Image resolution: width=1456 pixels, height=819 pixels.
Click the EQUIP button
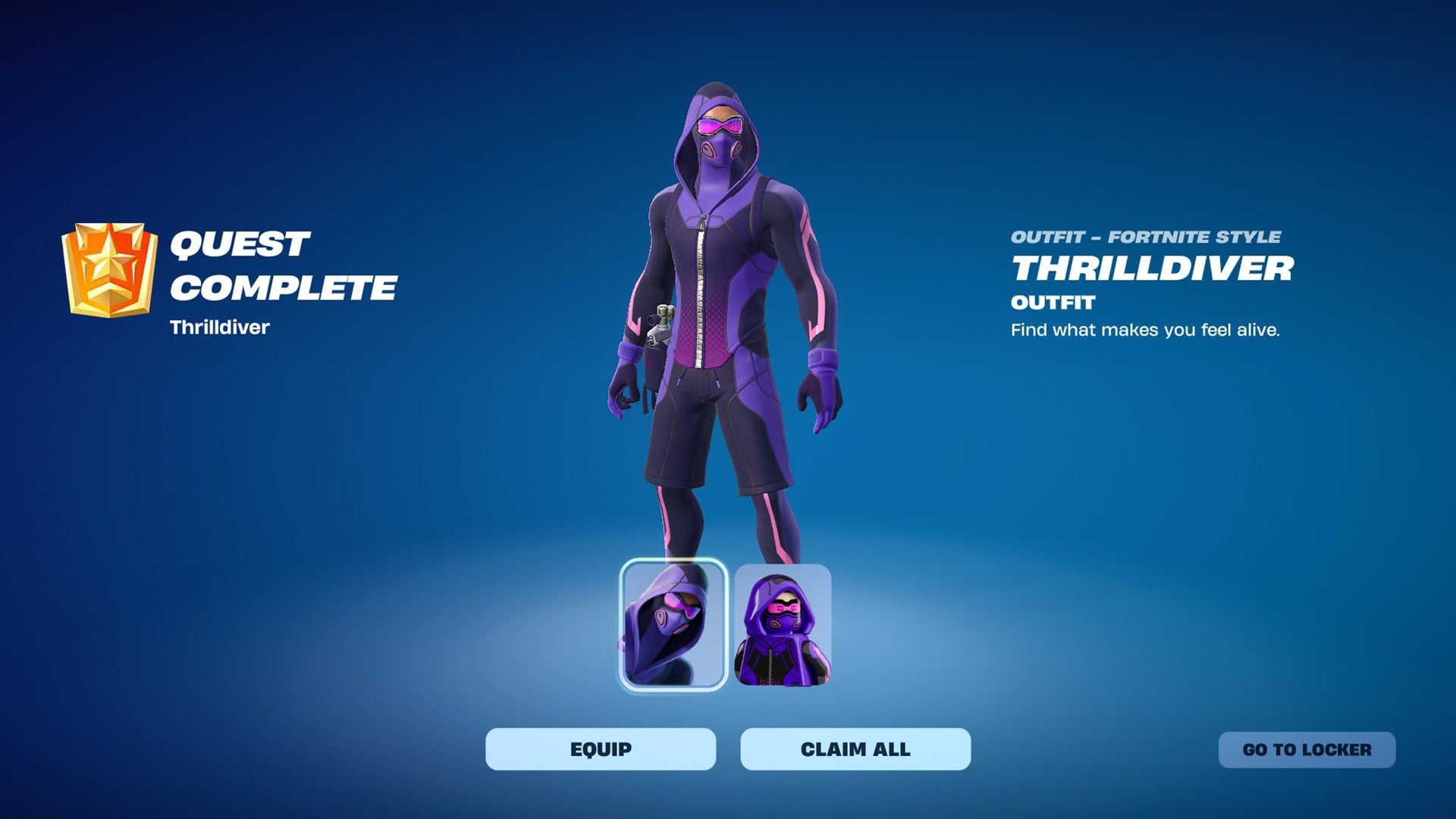click(599, 748)
